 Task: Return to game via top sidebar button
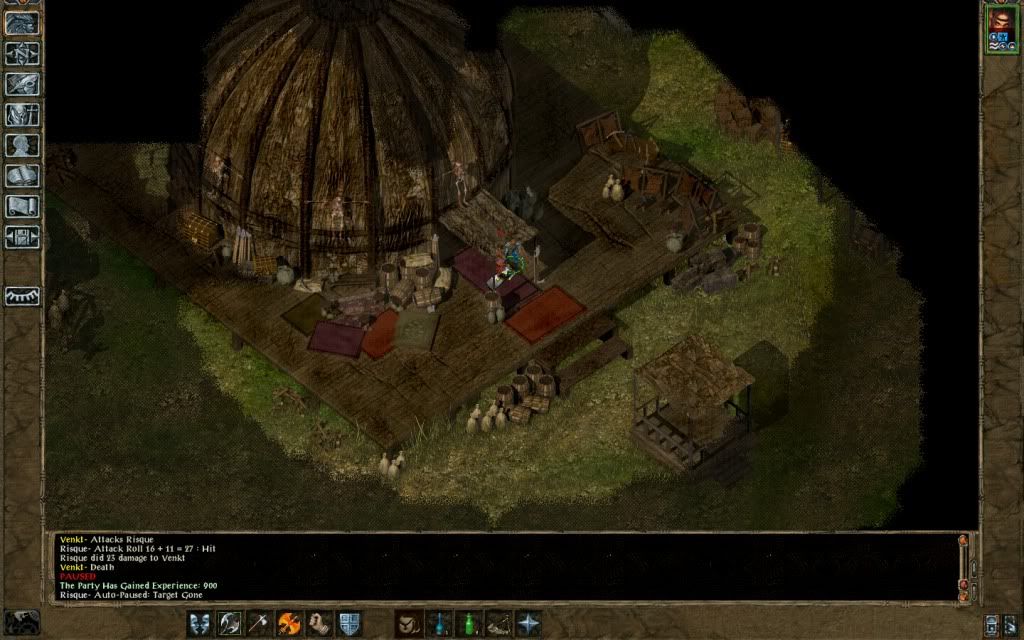tap(22, 24)
